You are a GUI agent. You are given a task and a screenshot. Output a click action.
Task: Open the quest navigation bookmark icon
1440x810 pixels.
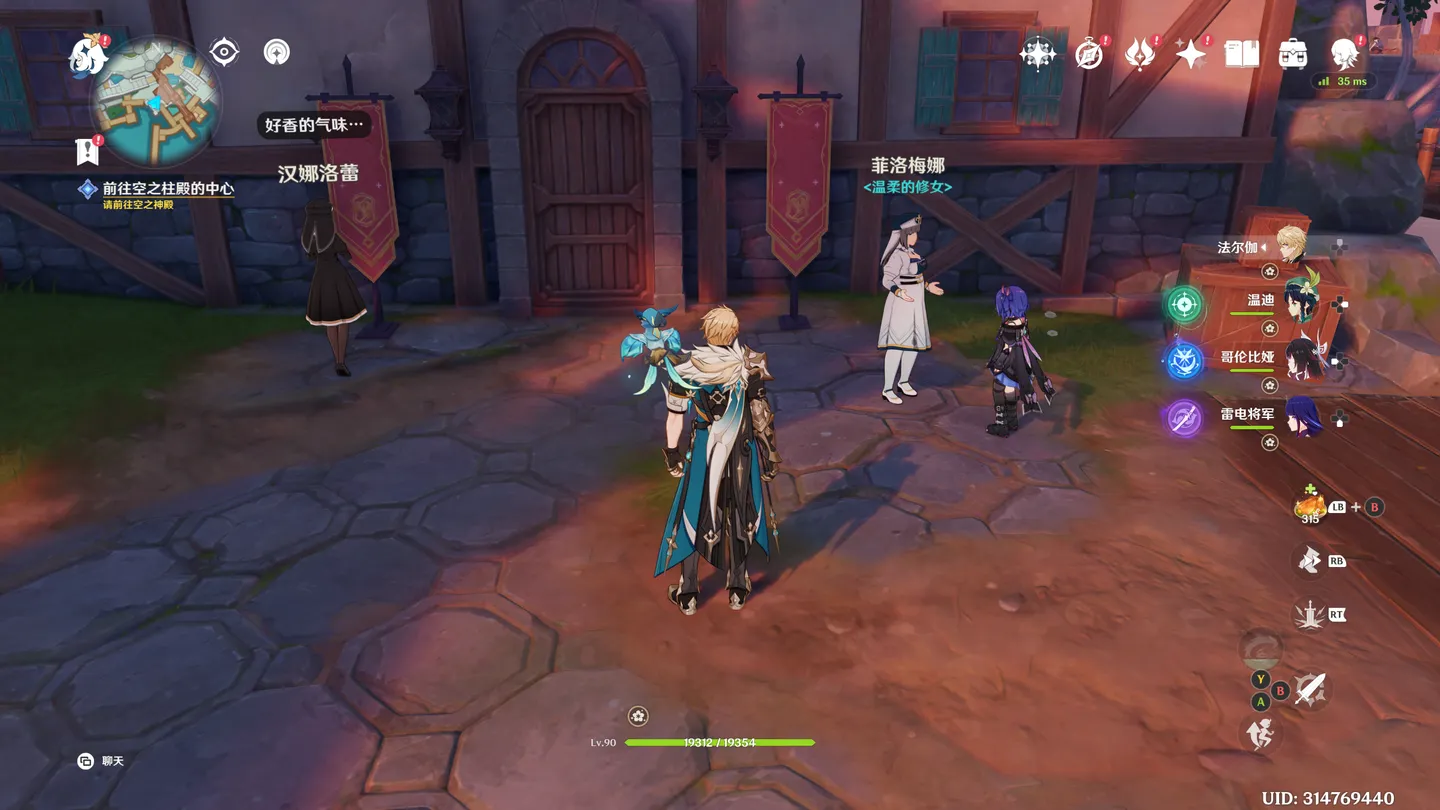tap(88, 152)
